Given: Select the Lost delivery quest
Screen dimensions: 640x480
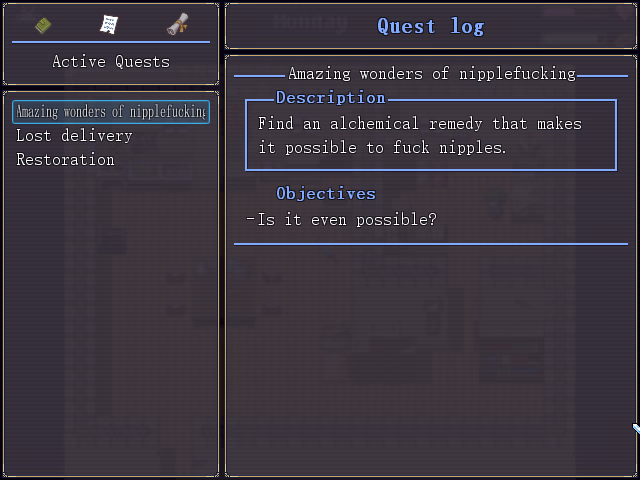Looking at the screenshot, I should [74, 136].
